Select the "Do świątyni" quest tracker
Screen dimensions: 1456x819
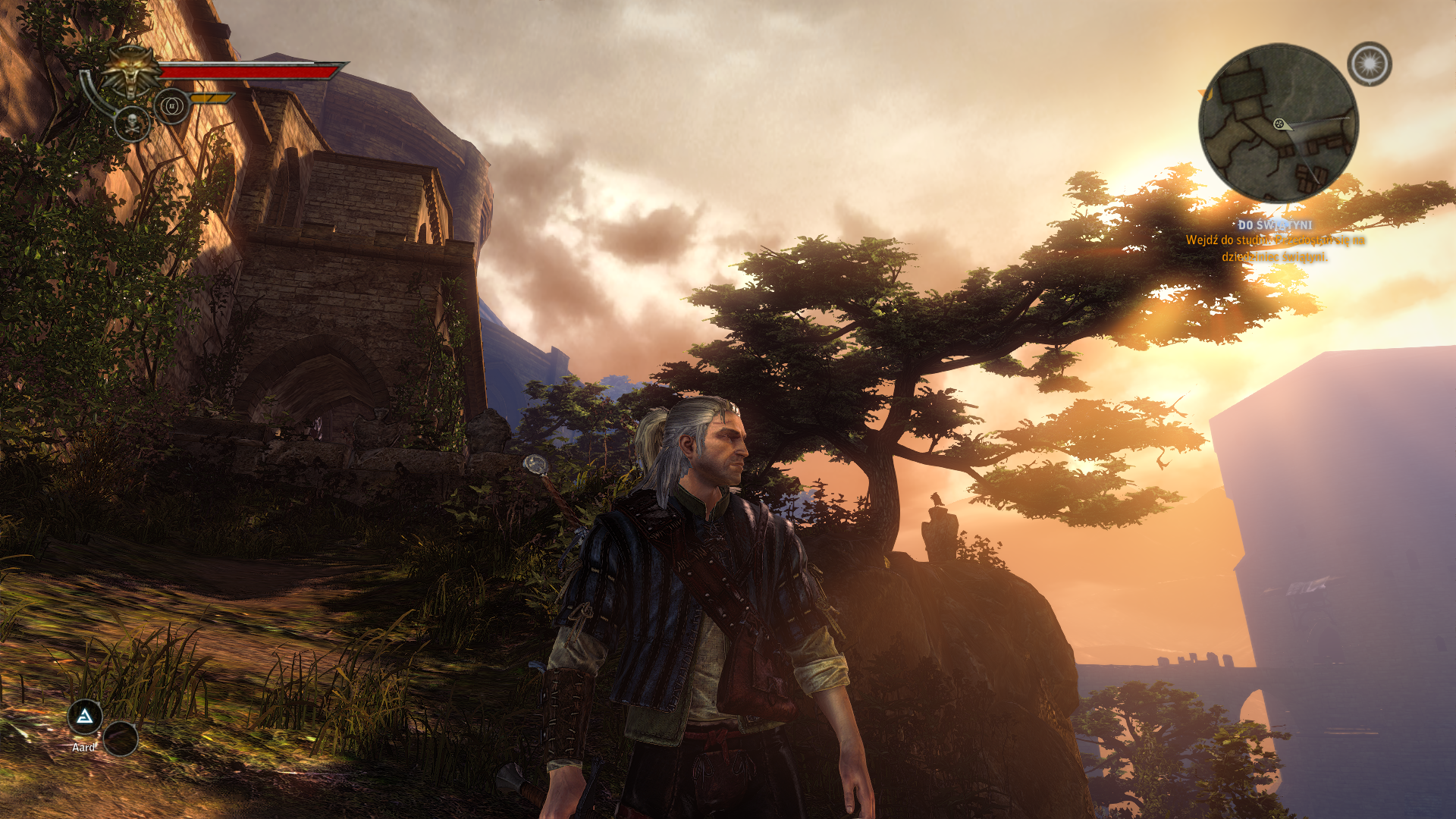[1274, 225]
